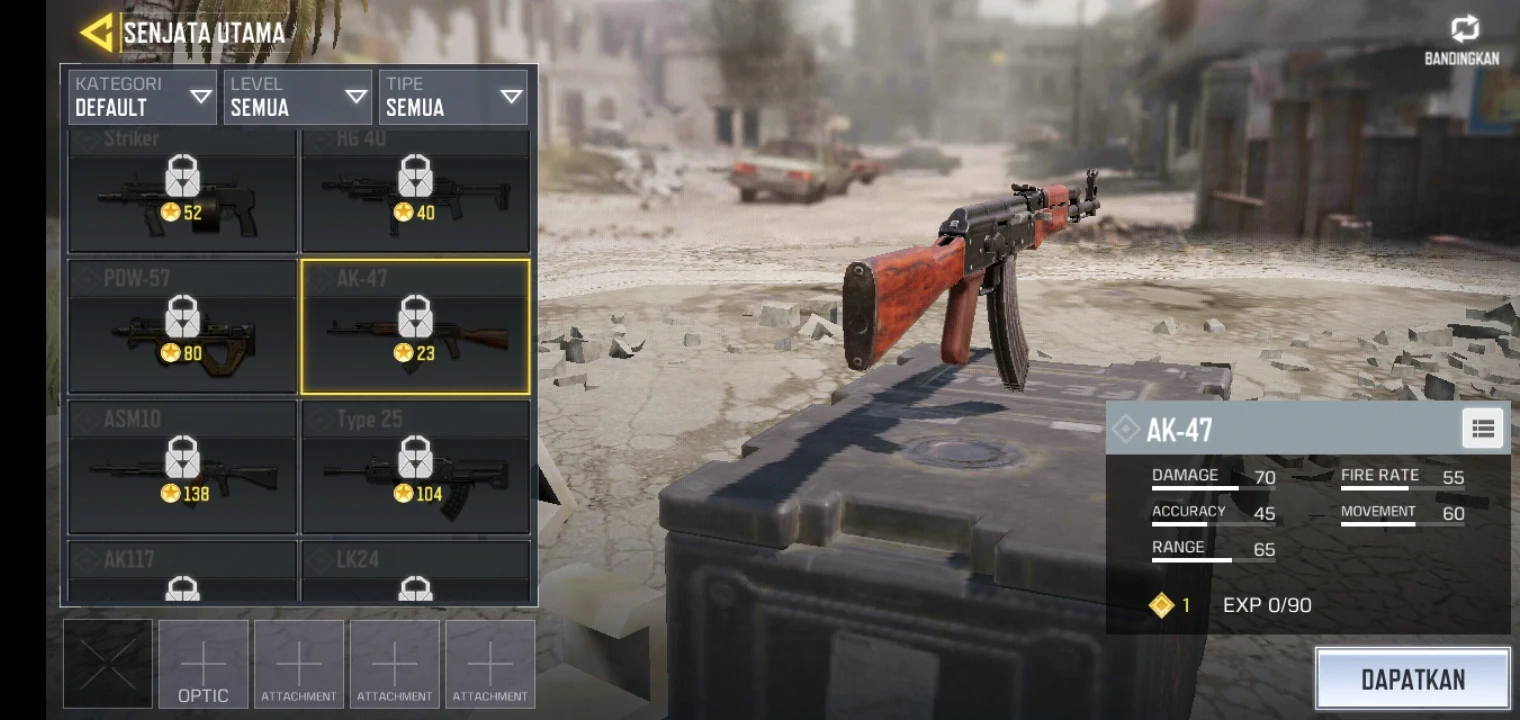Pick the ASM10 weapon tile
This screenshot has width=1520, height=720.
coord(182,467)
